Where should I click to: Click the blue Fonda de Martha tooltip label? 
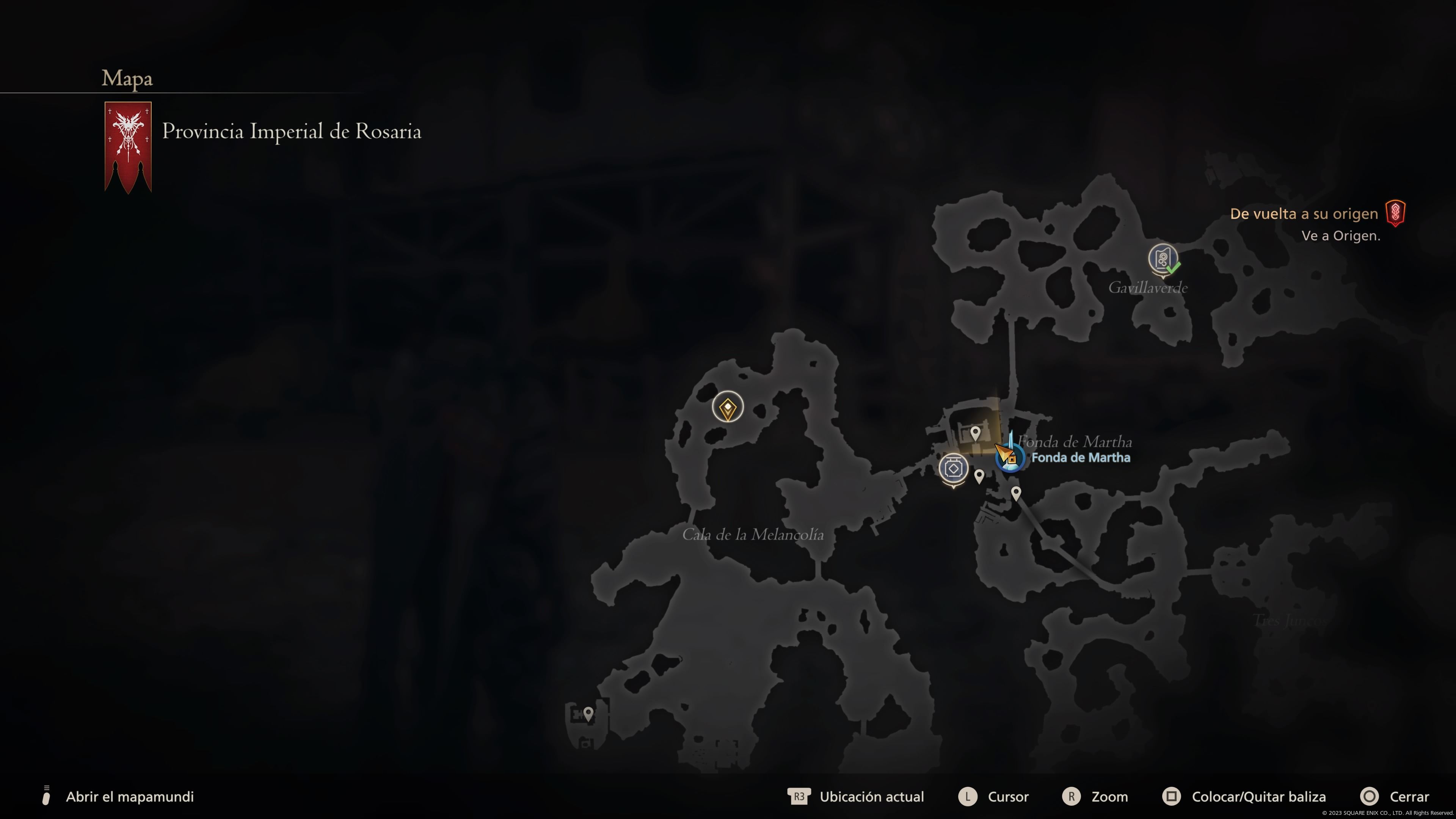[x=1080, y=458]
